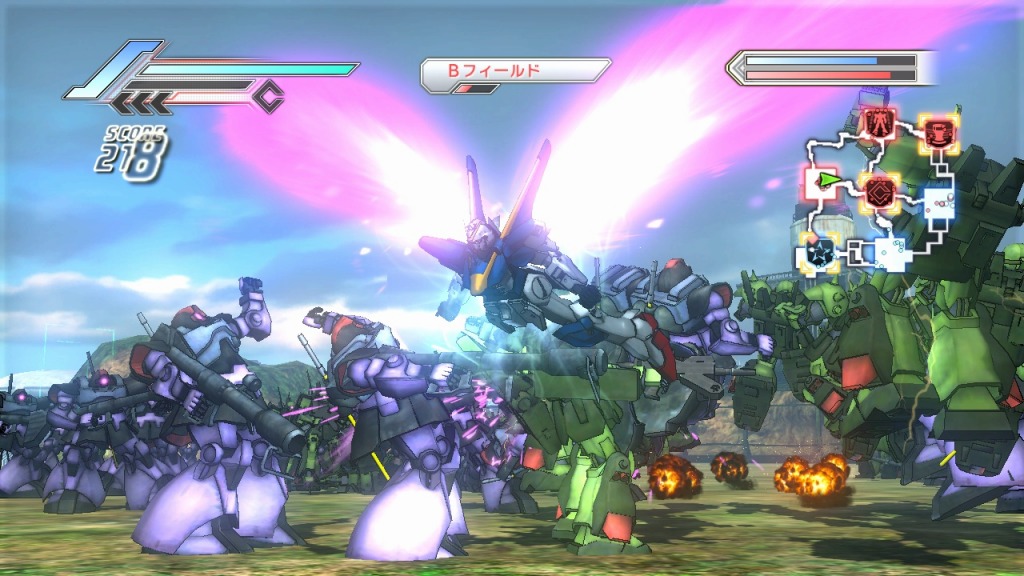1024x576 pixels.
Task: Click the Bフィールド field name banner
Action: click(x=514, y=71)
